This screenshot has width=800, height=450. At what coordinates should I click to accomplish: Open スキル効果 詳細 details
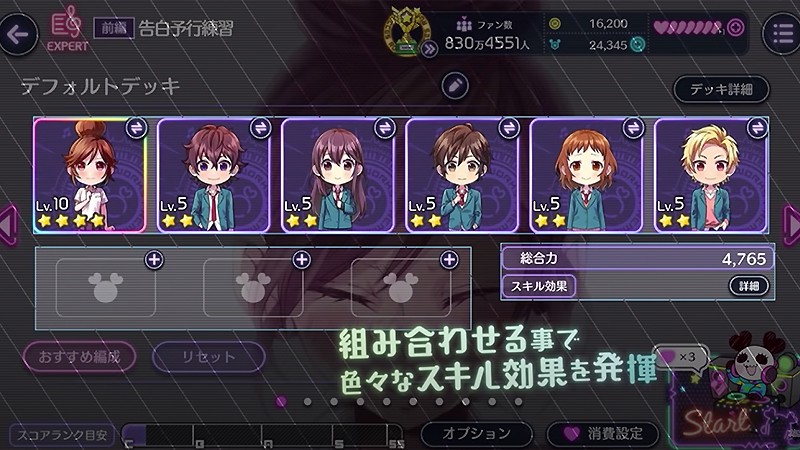point(749,286)
